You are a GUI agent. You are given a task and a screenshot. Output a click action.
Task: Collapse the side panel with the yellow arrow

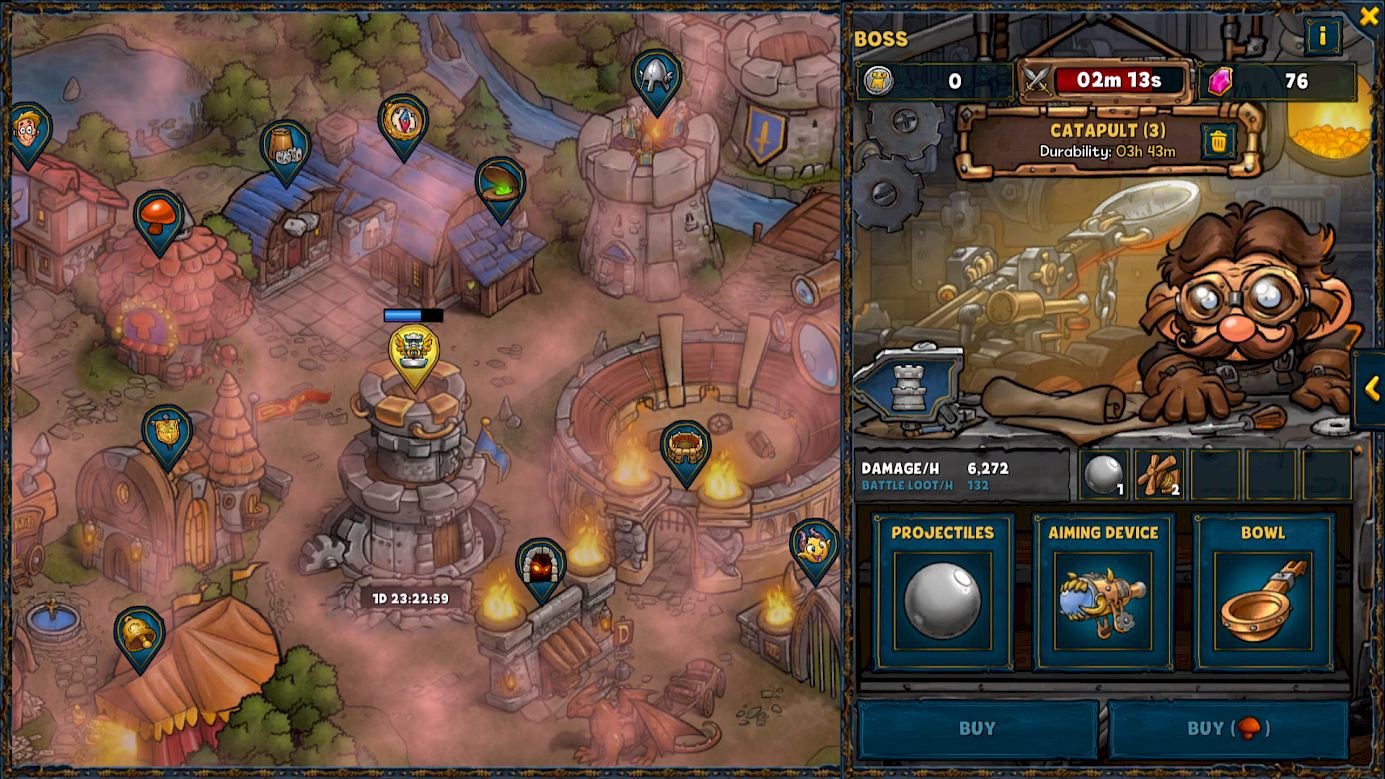click(1372, 389)
